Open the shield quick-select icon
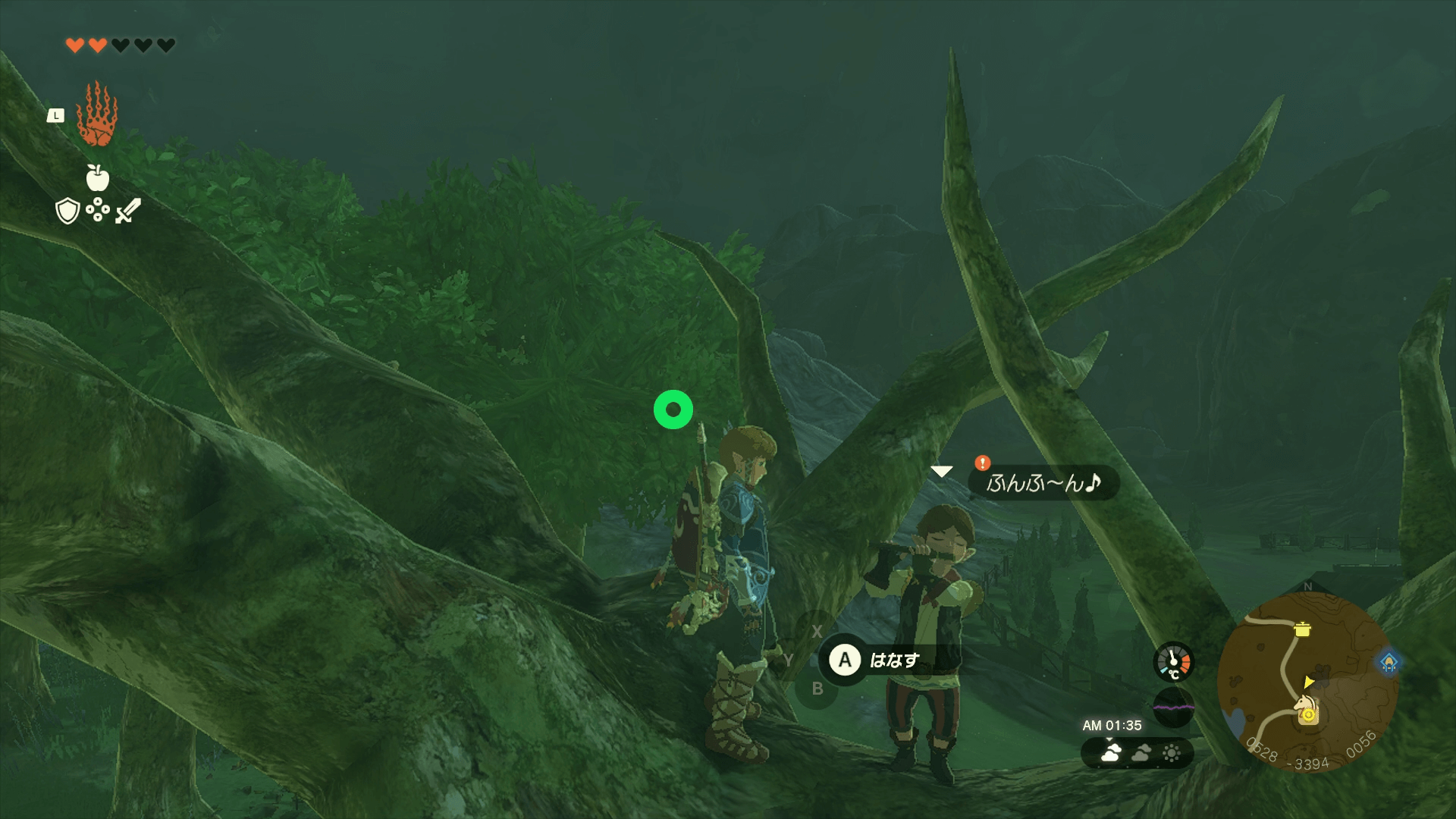Image resolution: width=1456 pixels, height=819 pixels. click(67, 211)
